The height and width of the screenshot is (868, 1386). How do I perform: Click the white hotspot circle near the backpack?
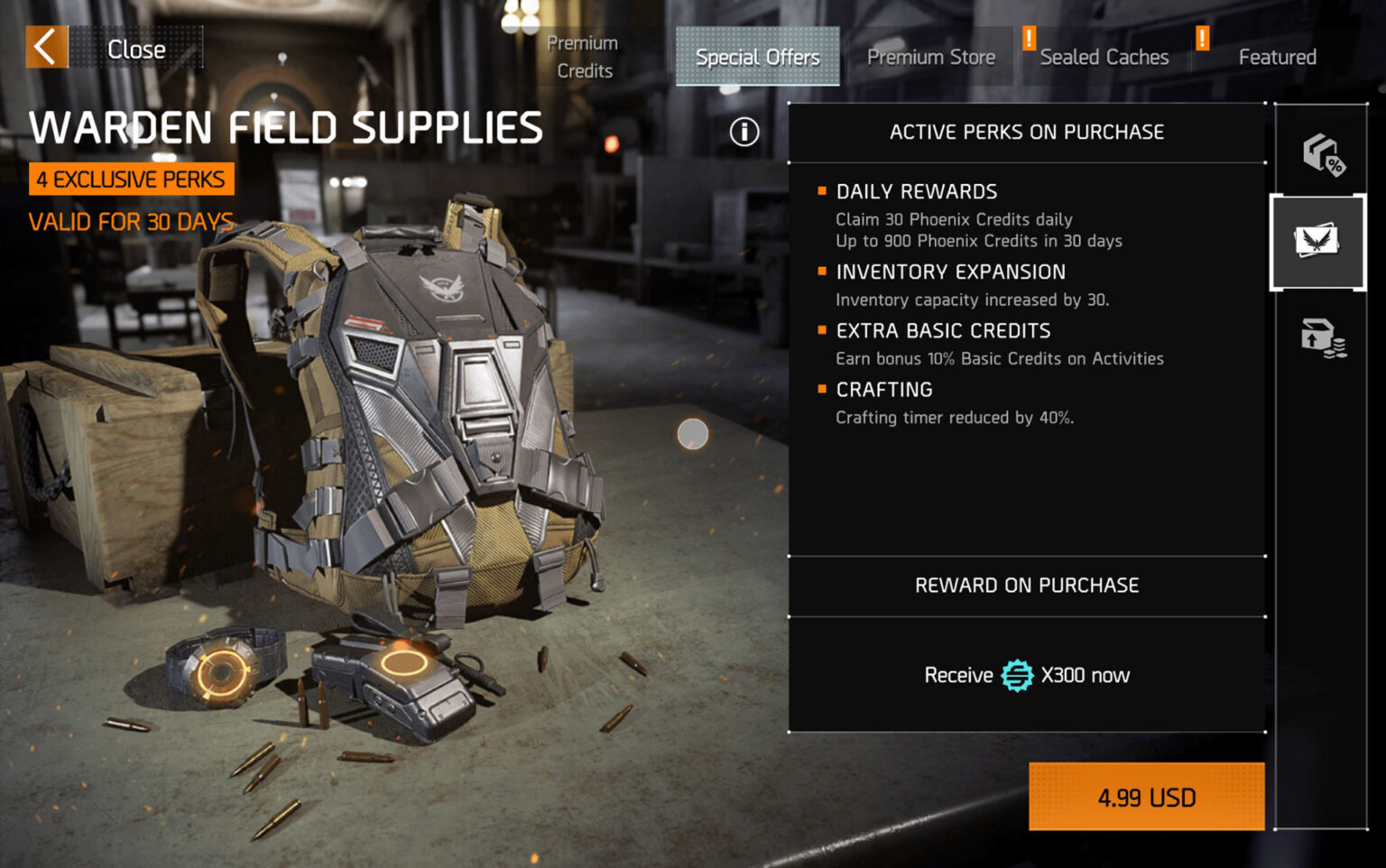pyautogui.click(x=691, y=433)
